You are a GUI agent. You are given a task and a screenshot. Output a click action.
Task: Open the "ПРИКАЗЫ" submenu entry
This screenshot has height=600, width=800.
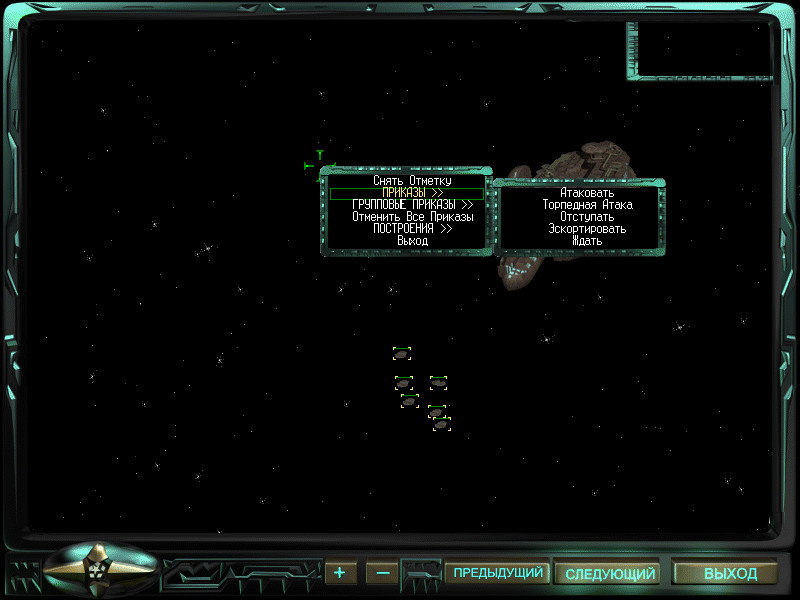tap(412, 193)
